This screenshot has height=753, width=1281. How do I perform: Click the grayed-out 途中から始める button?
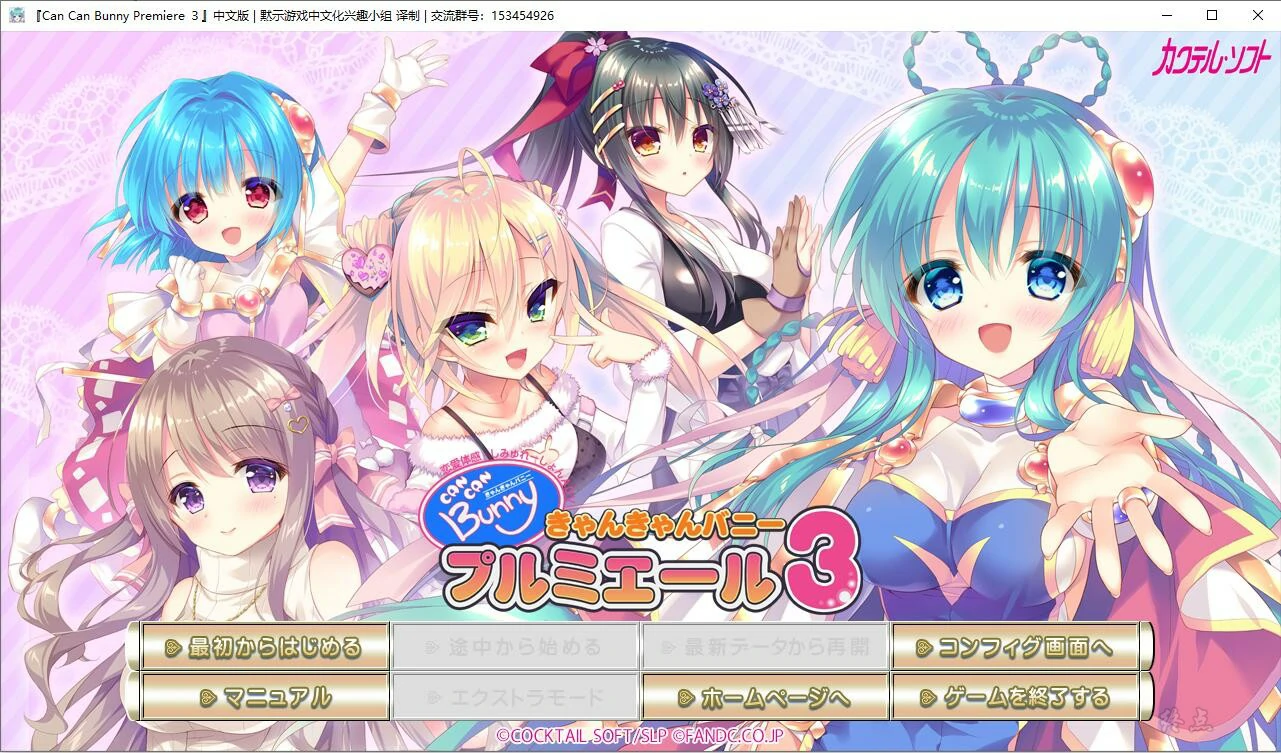[x=515, y=647]
